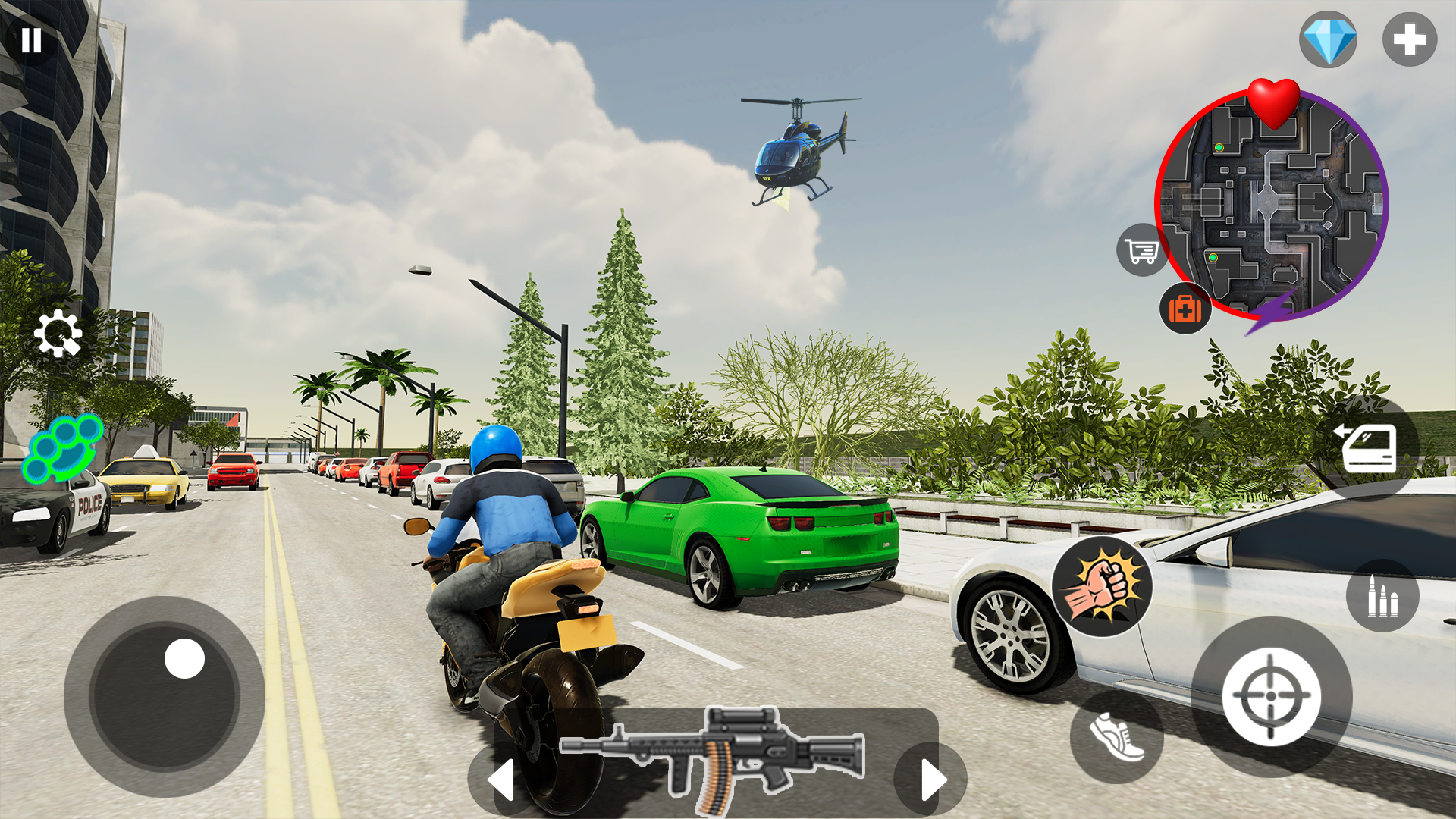The width and height of the screenshot is (1456, 819).
Task: Pause the game with the pause icon
Action: [x=33, y=39]
